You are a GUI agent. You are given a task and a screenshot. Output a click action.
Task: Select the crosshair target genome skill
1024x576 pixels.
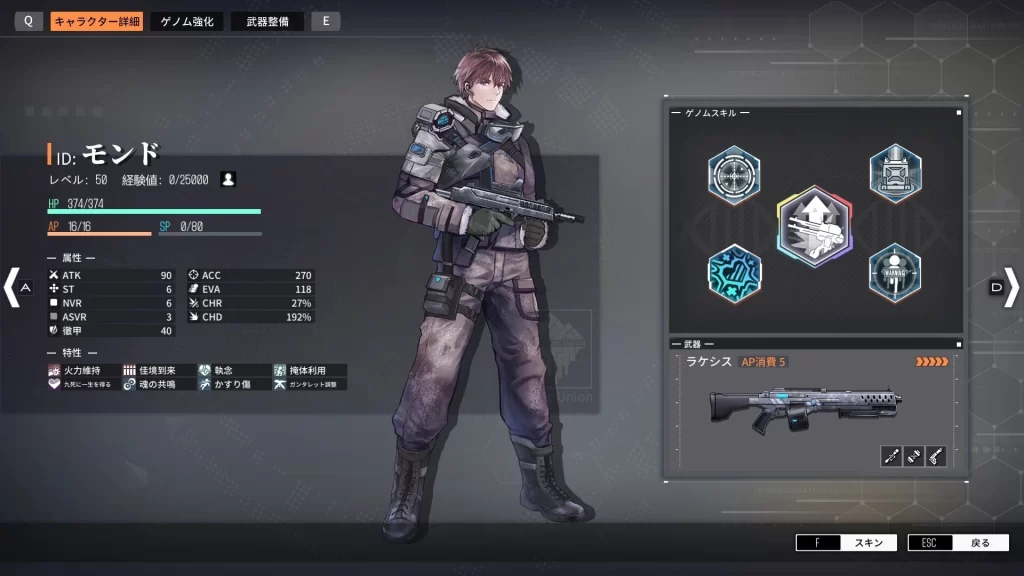point(734,175)
